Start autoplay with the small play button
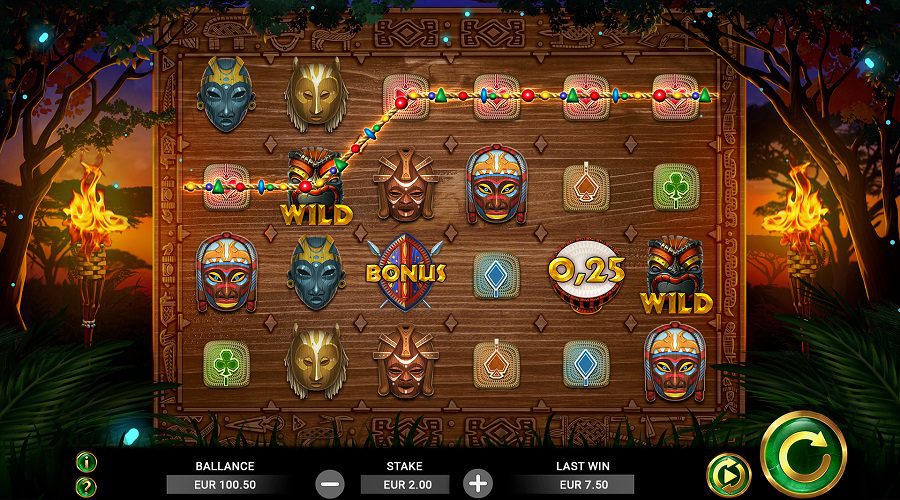The height and width of the screenshot is (500, 900). [727, 475]
